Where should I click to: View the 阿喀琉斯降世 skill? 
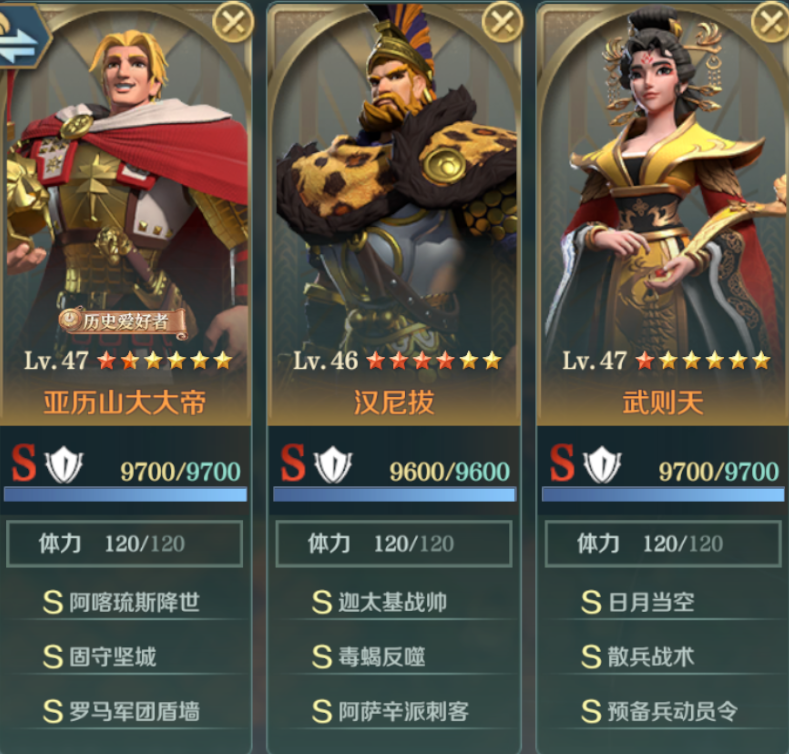pyautogui.click(x=123, y=602)
